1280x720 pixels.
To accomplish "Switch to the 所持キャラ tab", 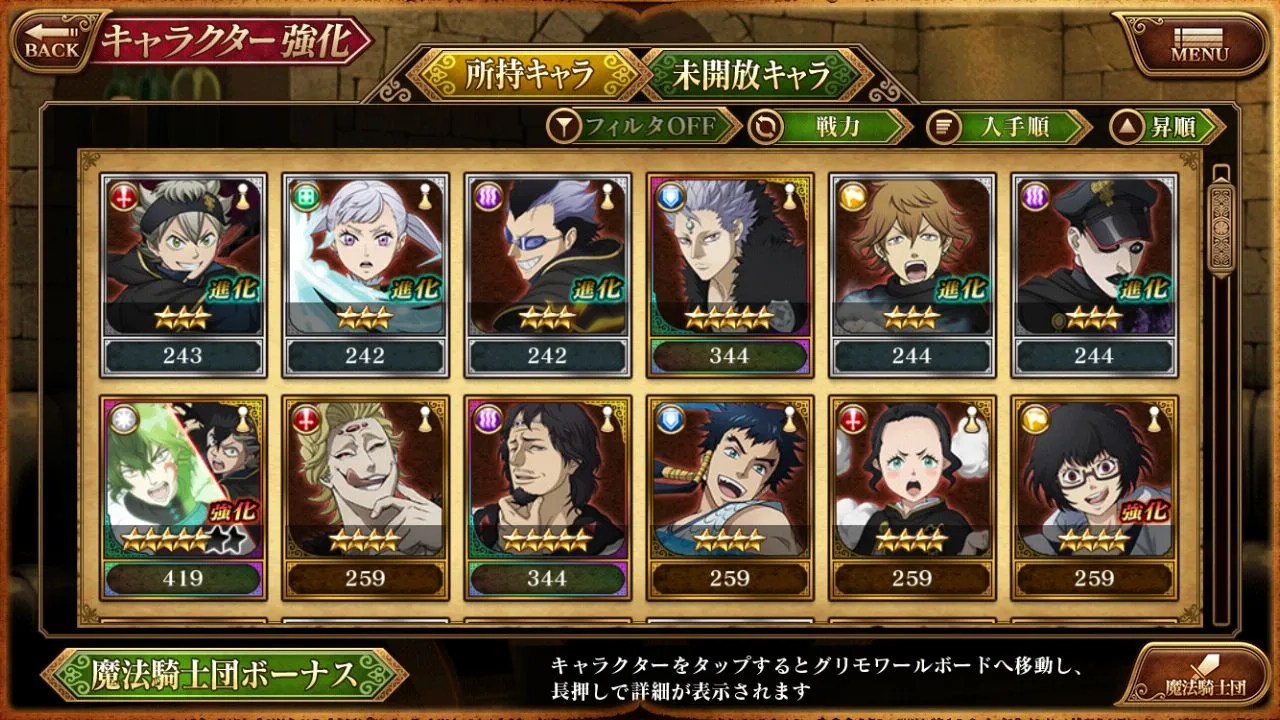I will coord(528,75).
